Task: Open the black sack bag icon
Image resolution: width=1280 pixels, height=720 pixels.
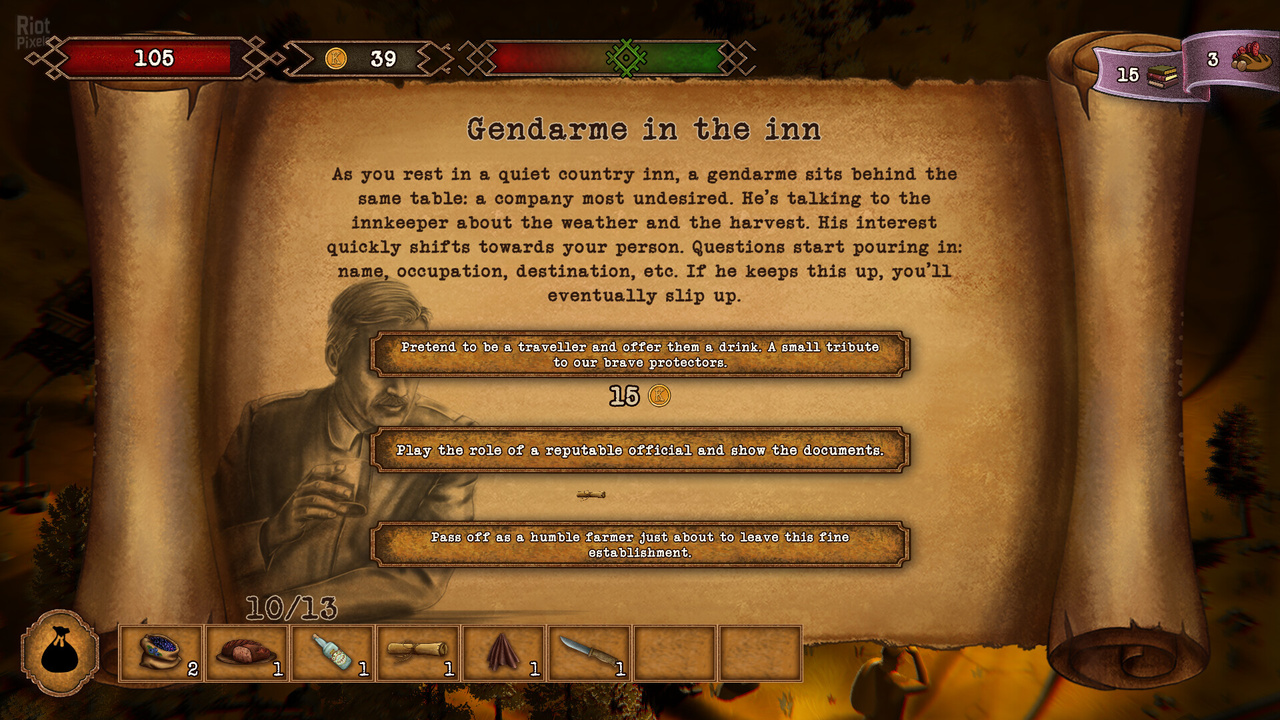Action: point(60,653)
